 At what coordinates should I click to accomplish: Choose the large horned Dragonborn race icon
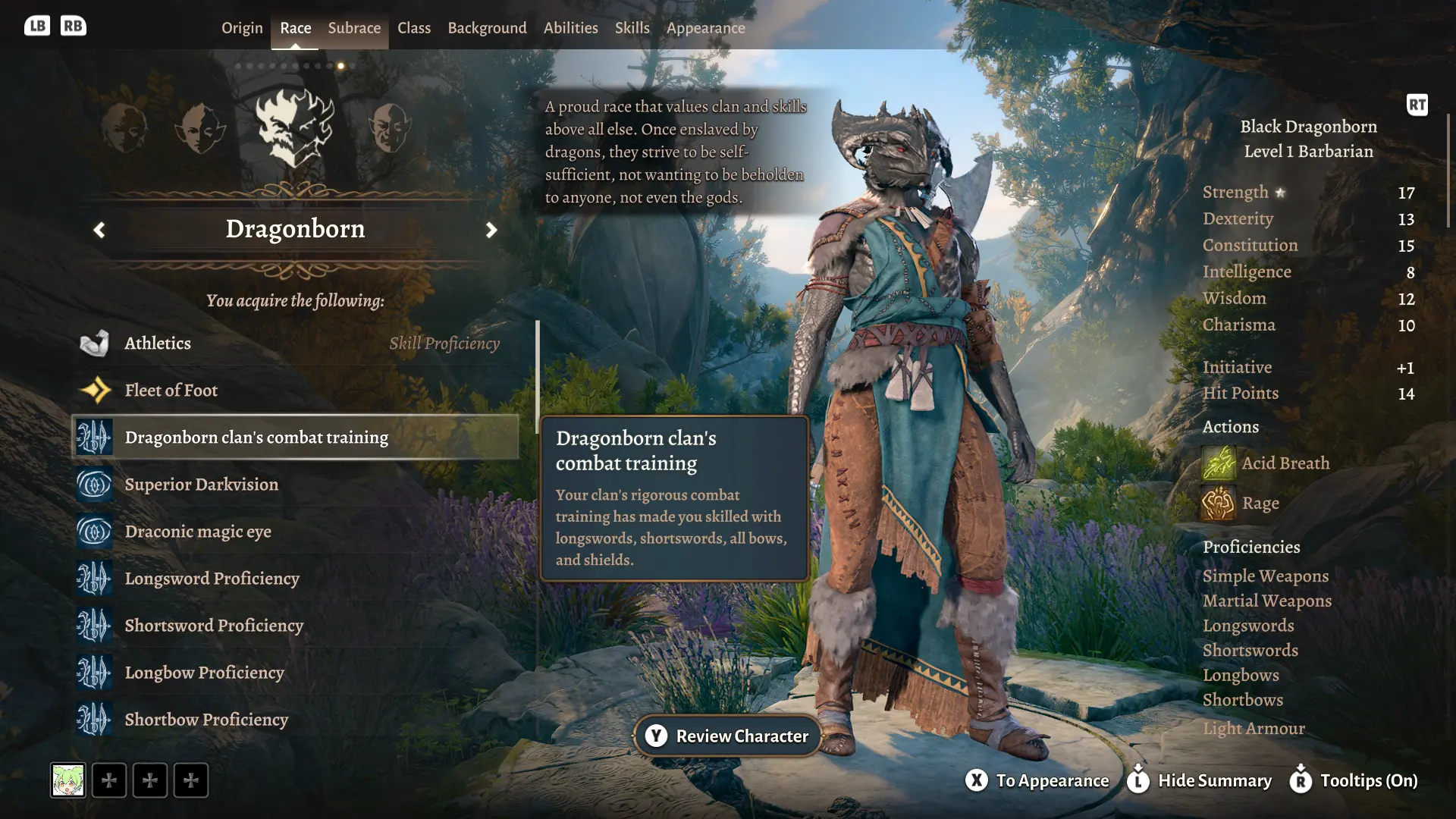click(295, 127)
